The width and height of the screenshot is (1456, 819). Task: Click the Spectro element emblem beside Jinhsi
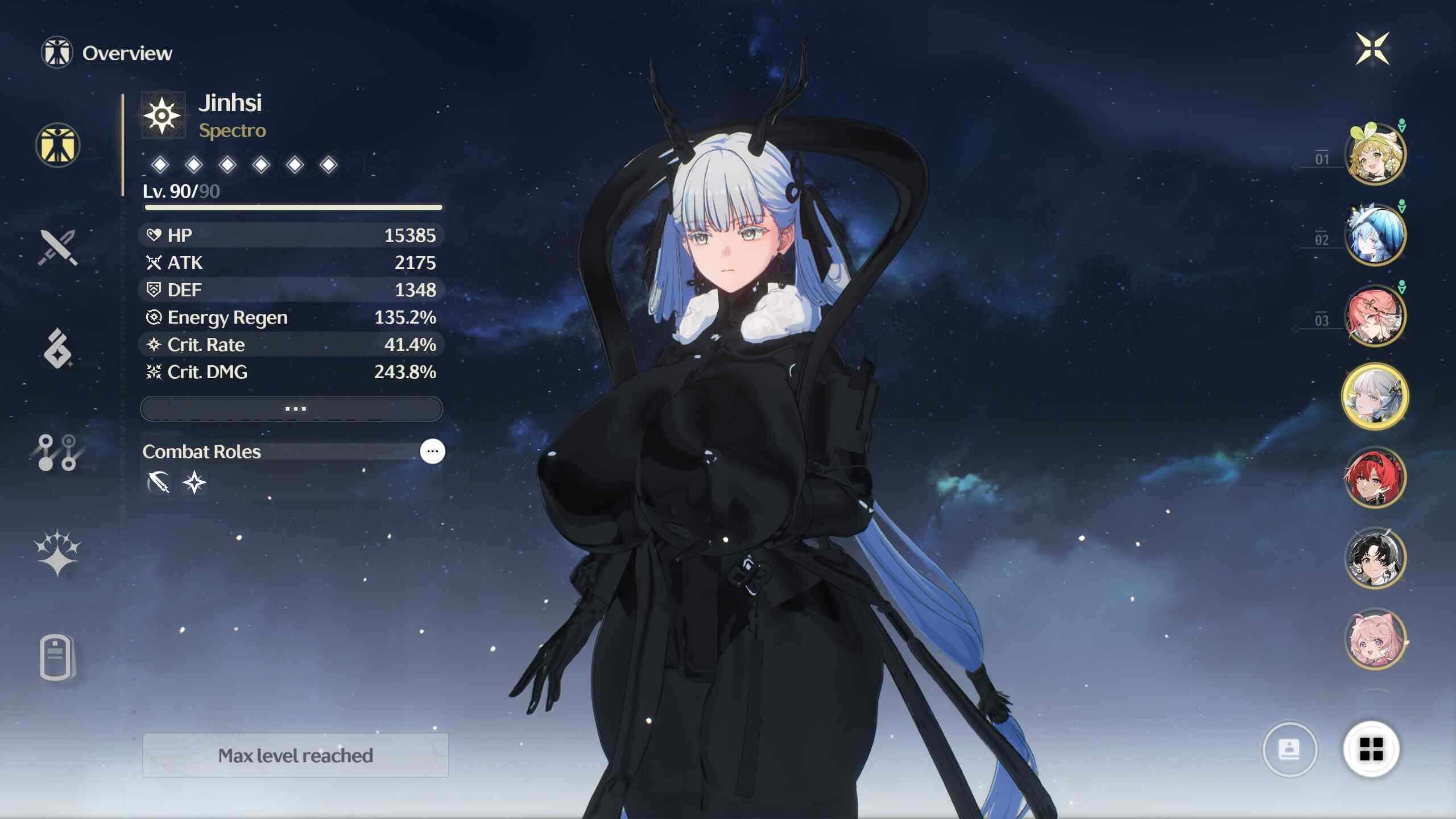coord(163,116)
